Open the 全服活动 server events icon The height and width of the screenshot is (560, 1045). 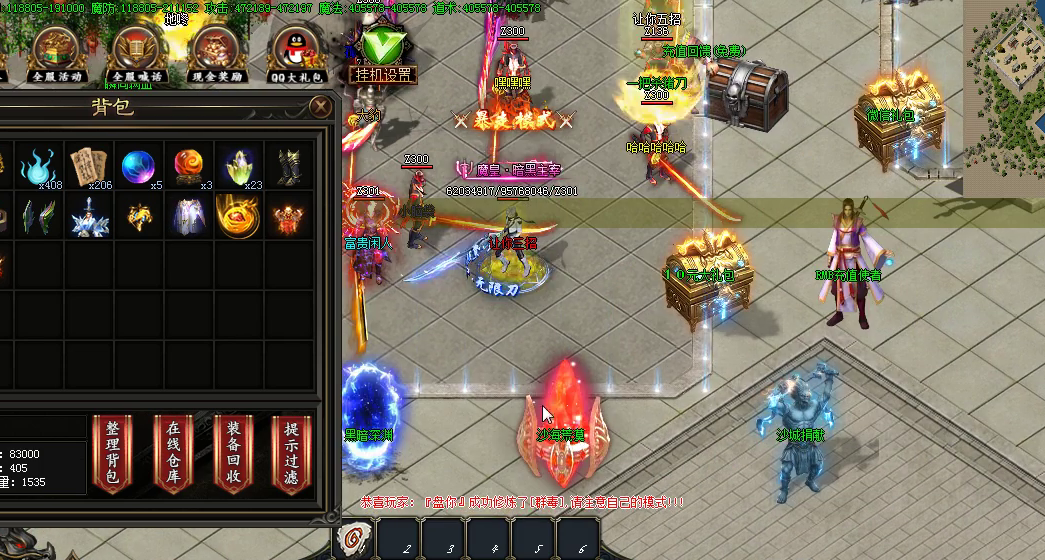pyautogui.click(x=56, y=52)
